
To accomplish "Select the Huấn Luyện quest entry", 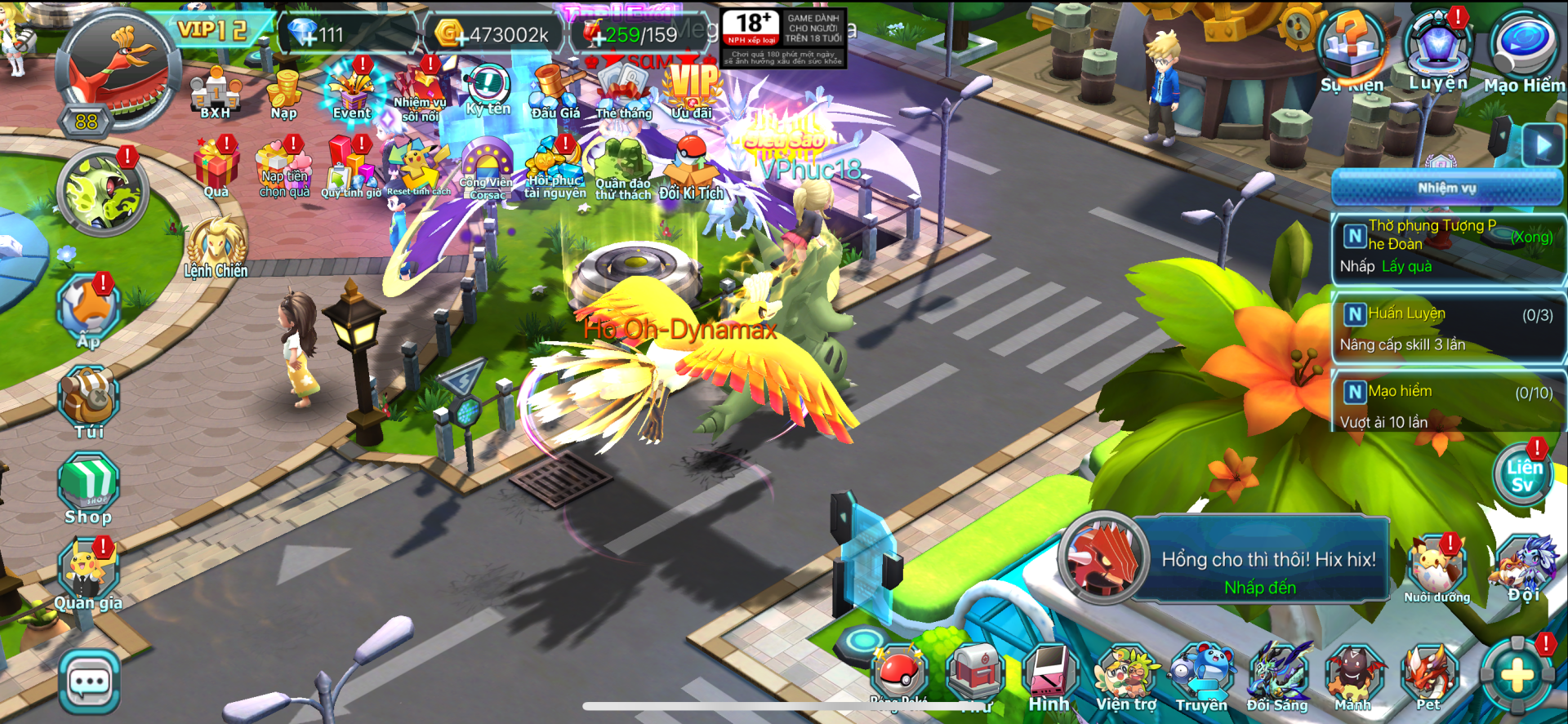I will pyautogui.click(x=1447, y=328).
